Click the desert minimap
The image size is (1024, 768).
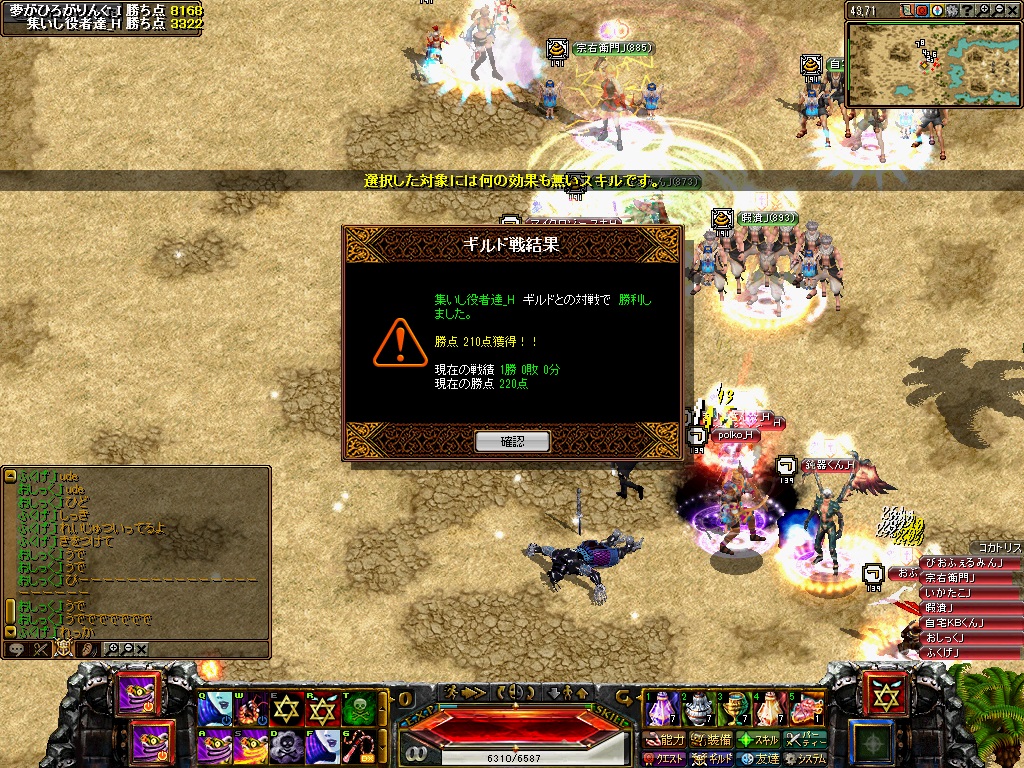point(933,64)
